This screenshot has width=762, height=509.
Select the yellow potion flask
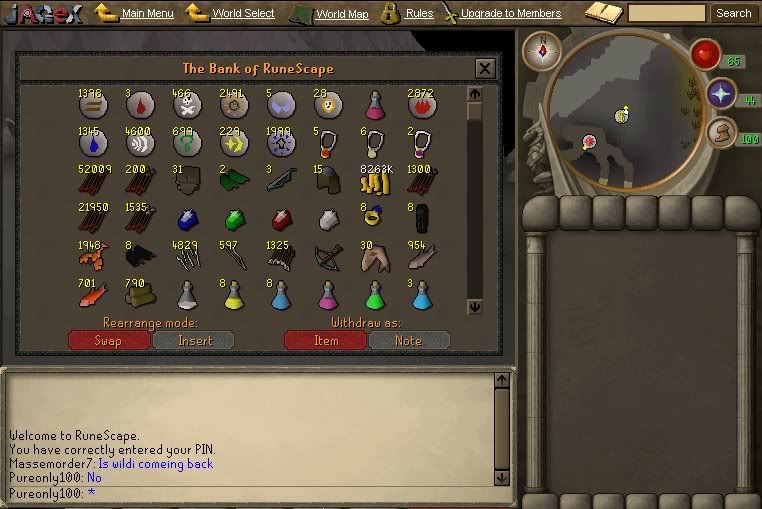tap(233, 296)
